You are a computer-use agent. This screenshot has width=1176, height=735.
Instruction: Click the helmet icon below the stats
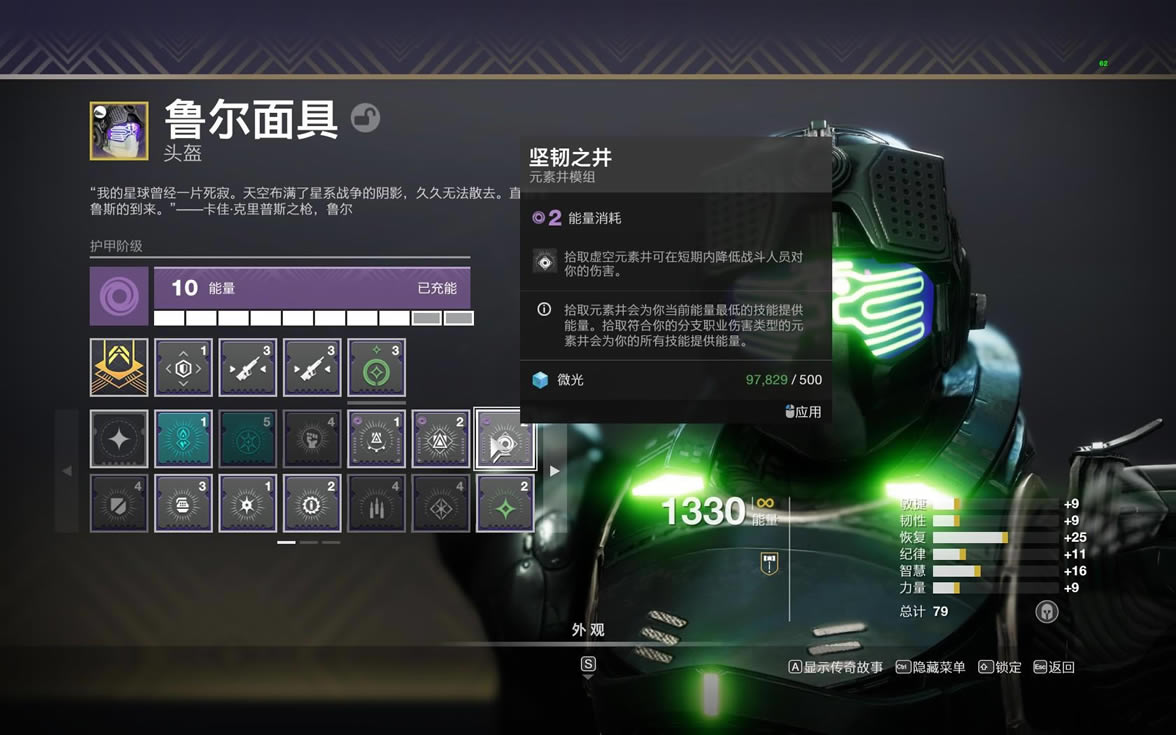click(1046, 611)
